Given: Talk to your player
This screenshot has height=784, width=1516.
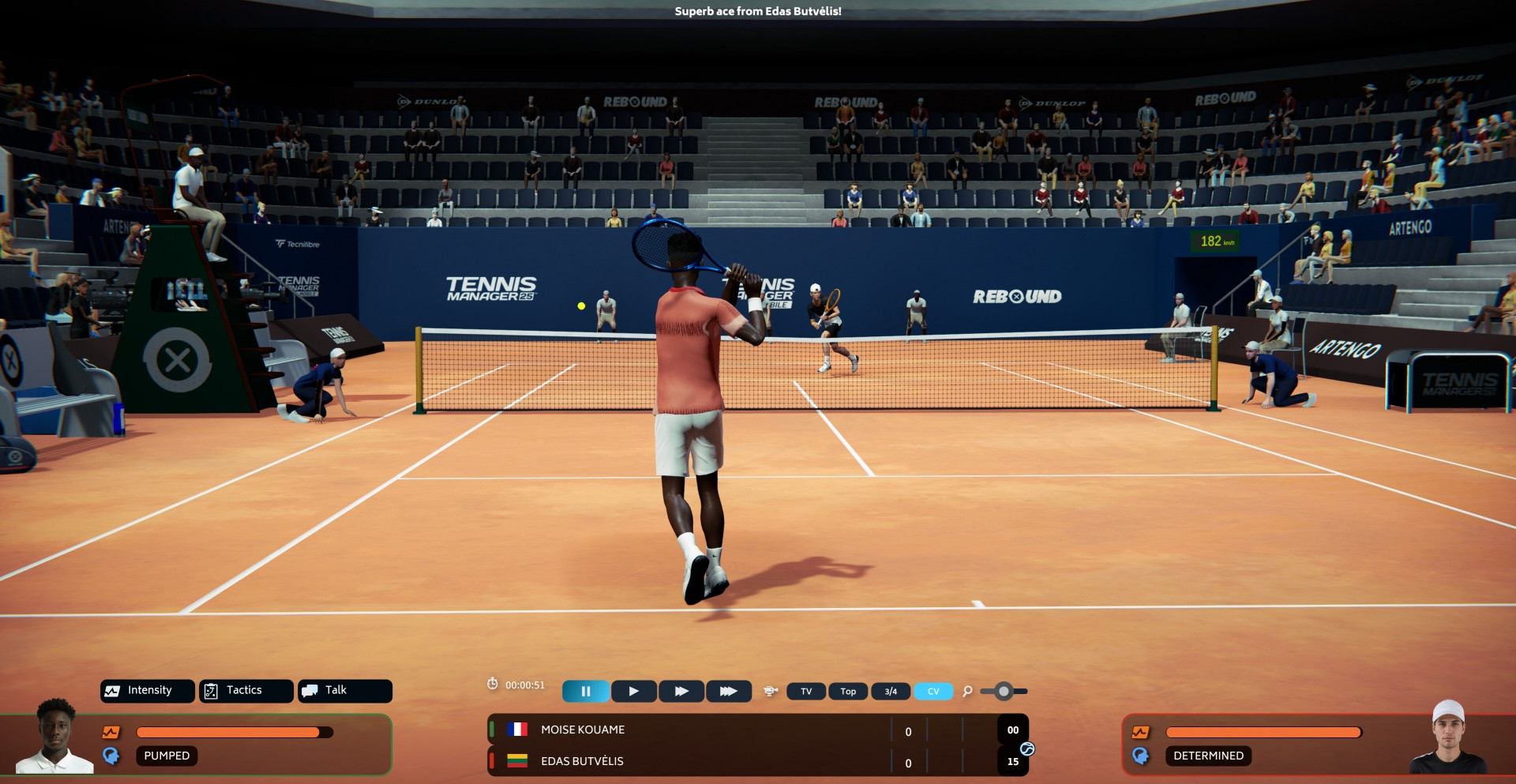Looking at the screenshot, I should 344,691.
